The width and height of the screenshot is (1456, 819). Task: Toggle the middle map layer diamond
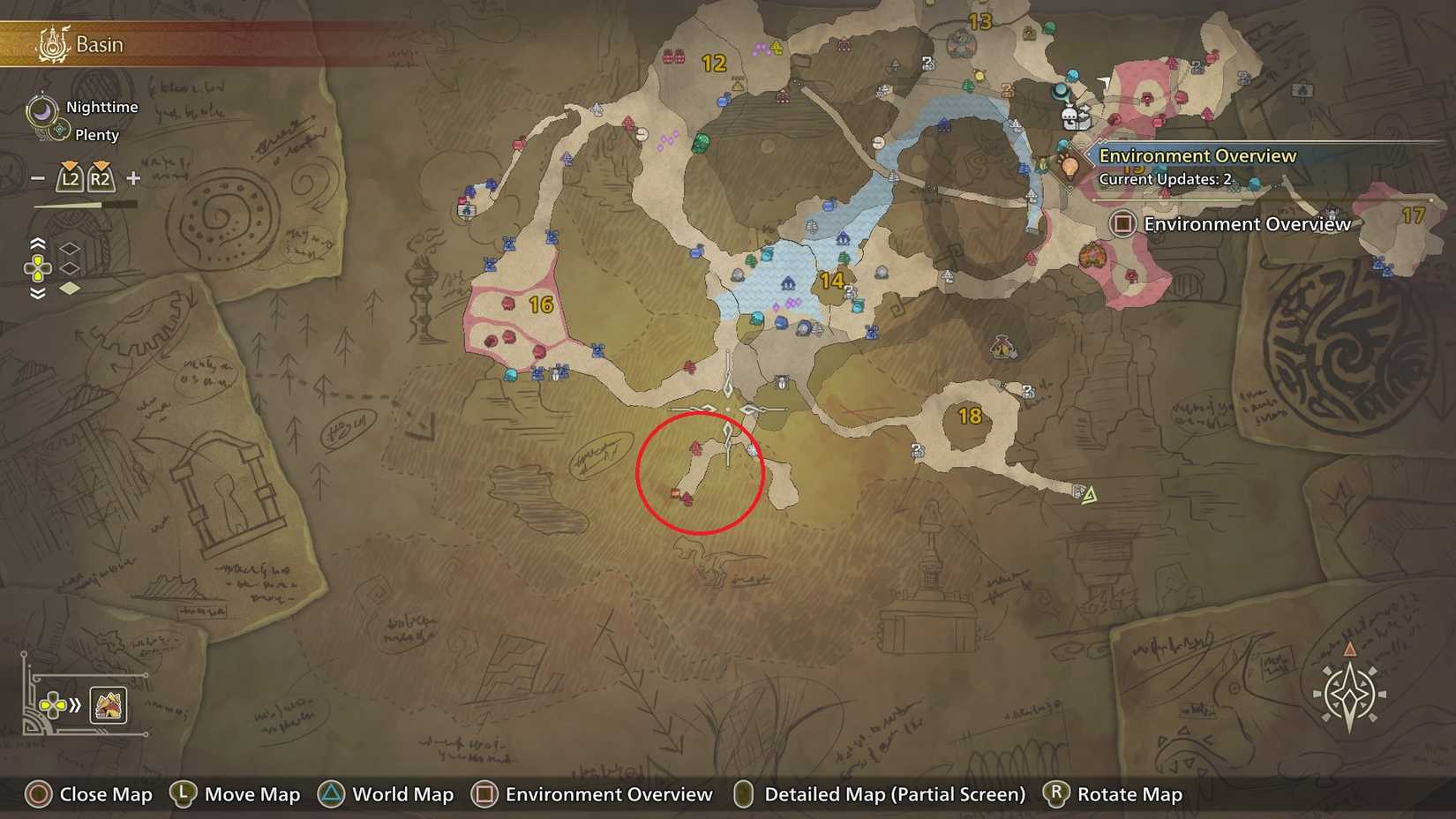(69, 268)
